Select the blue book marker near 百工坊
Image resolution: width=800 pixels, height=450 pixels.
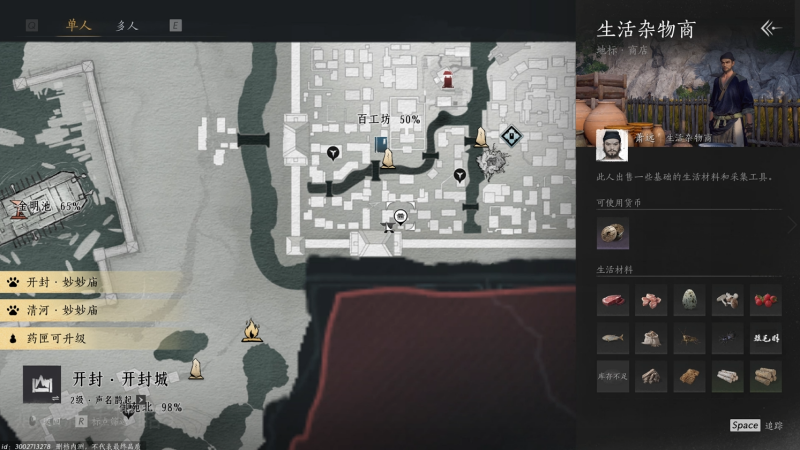click(x=381, y=146)
